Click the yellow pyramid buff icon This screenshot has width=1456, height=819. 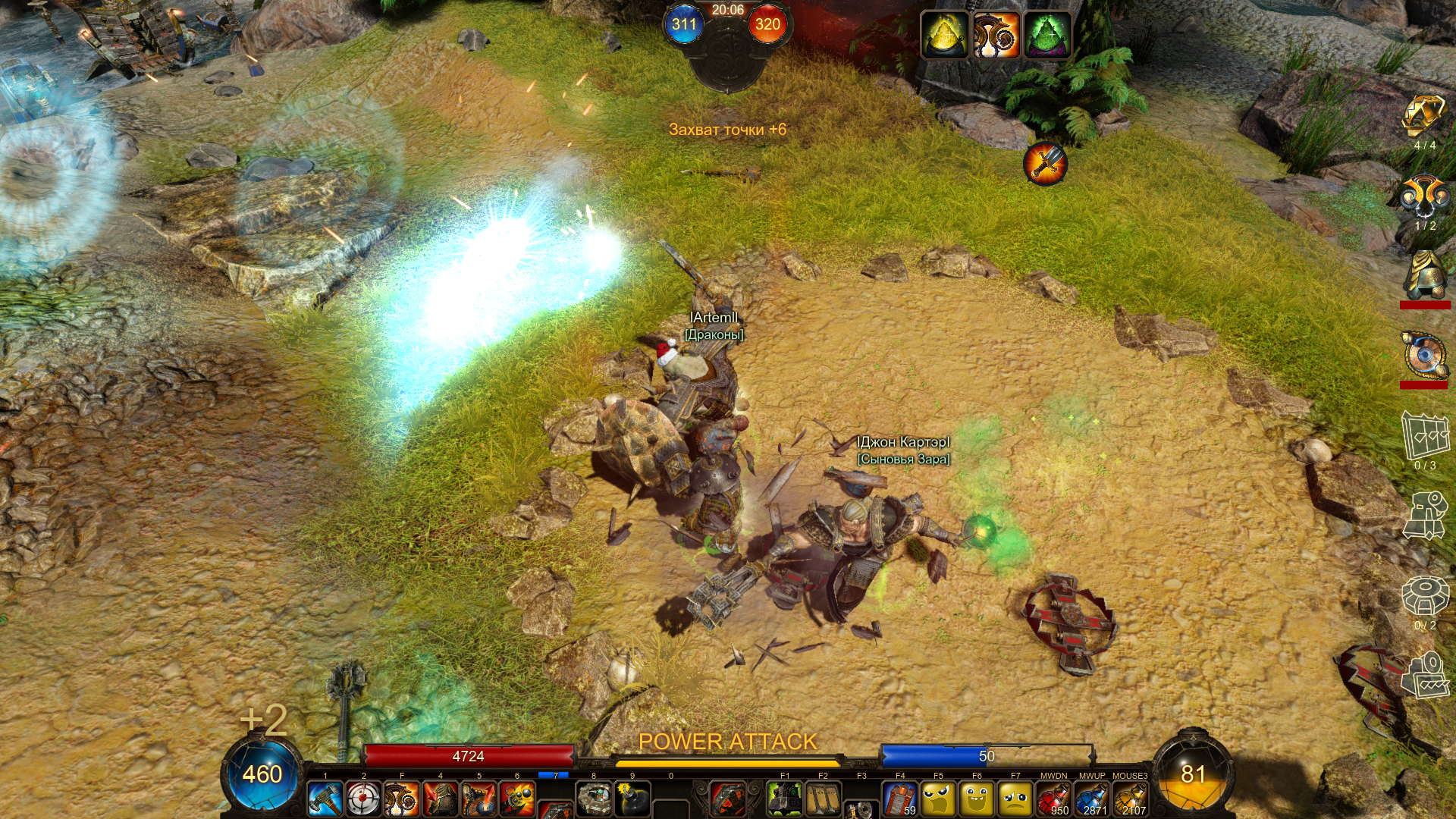point(944,34)
